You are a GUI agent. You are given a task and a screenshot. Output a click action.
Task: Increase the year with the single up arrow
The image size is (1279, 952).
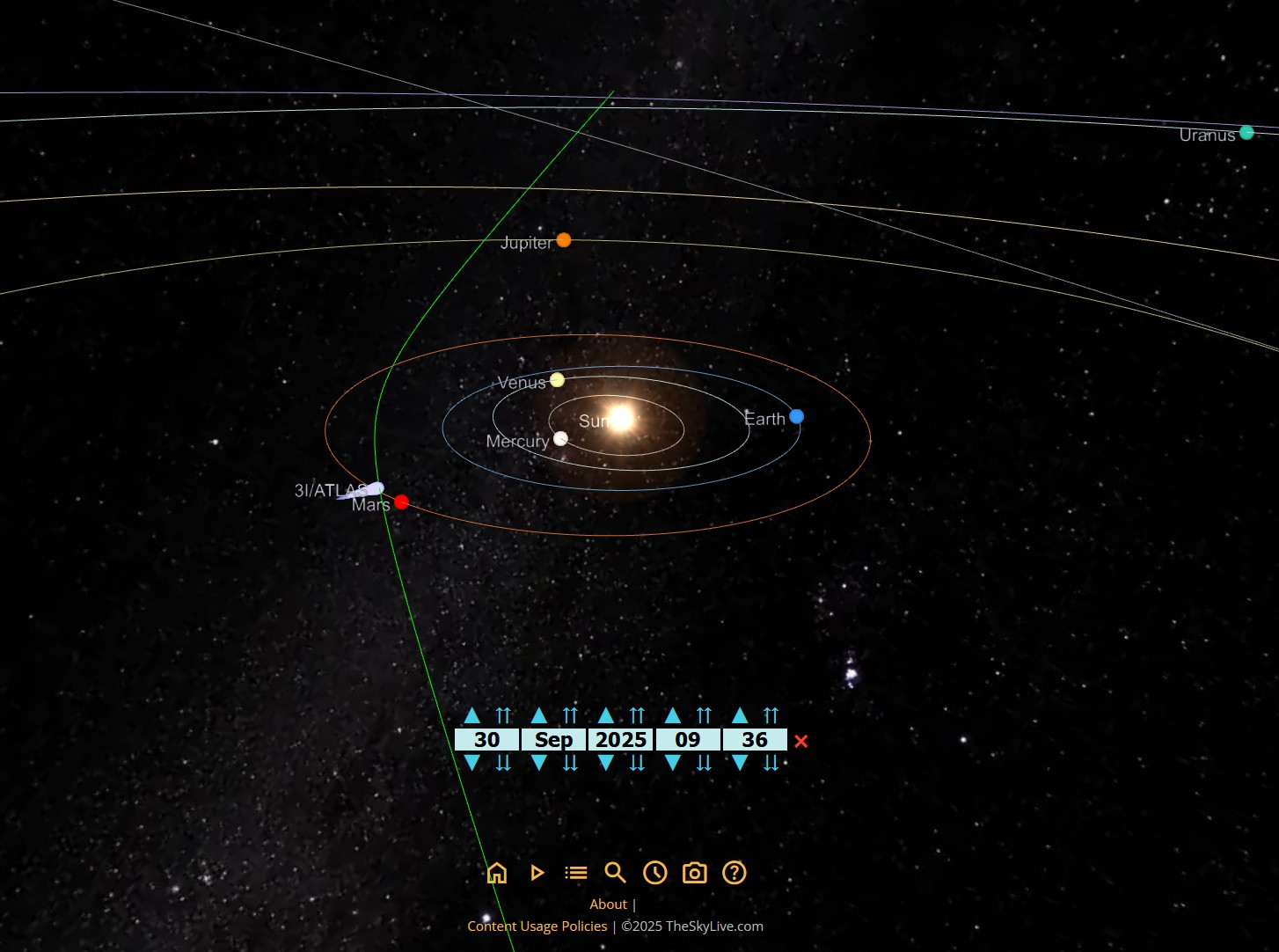coord(606,715)
